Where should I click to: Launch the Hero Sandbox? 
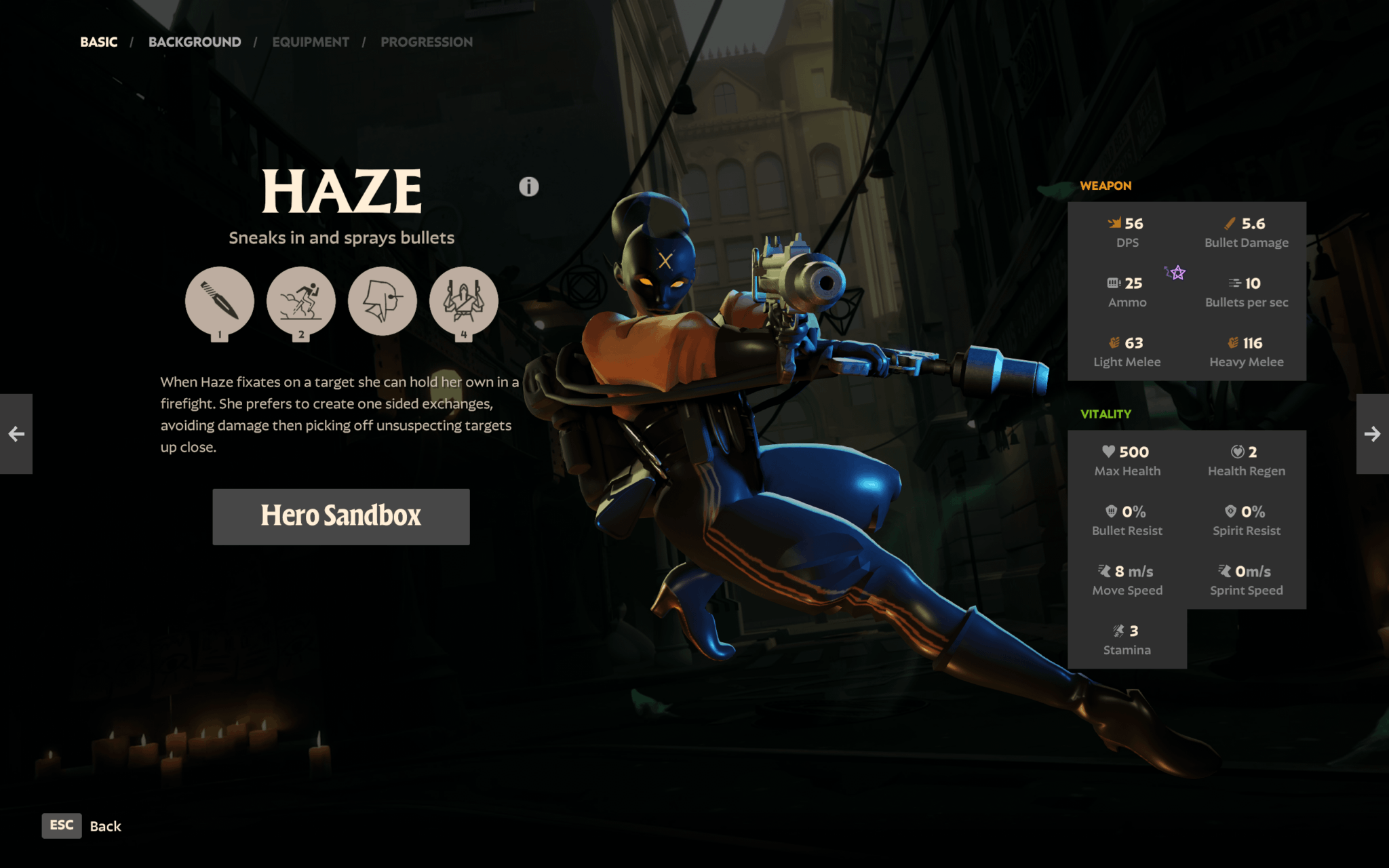tap(341, 516)
